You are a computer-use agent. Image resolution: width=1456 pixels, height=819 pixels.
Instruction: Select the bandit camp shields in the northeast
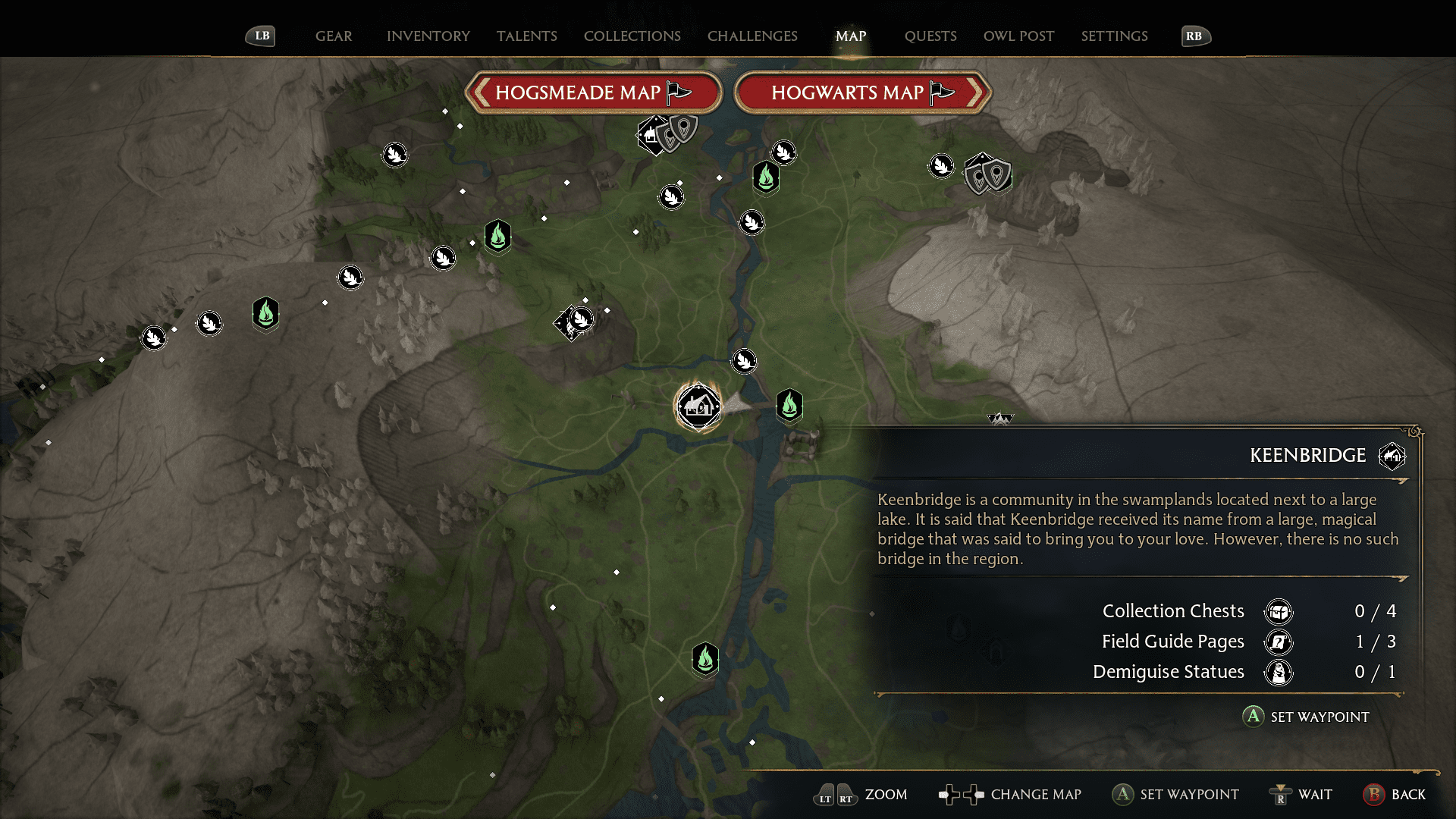(986, 176)
